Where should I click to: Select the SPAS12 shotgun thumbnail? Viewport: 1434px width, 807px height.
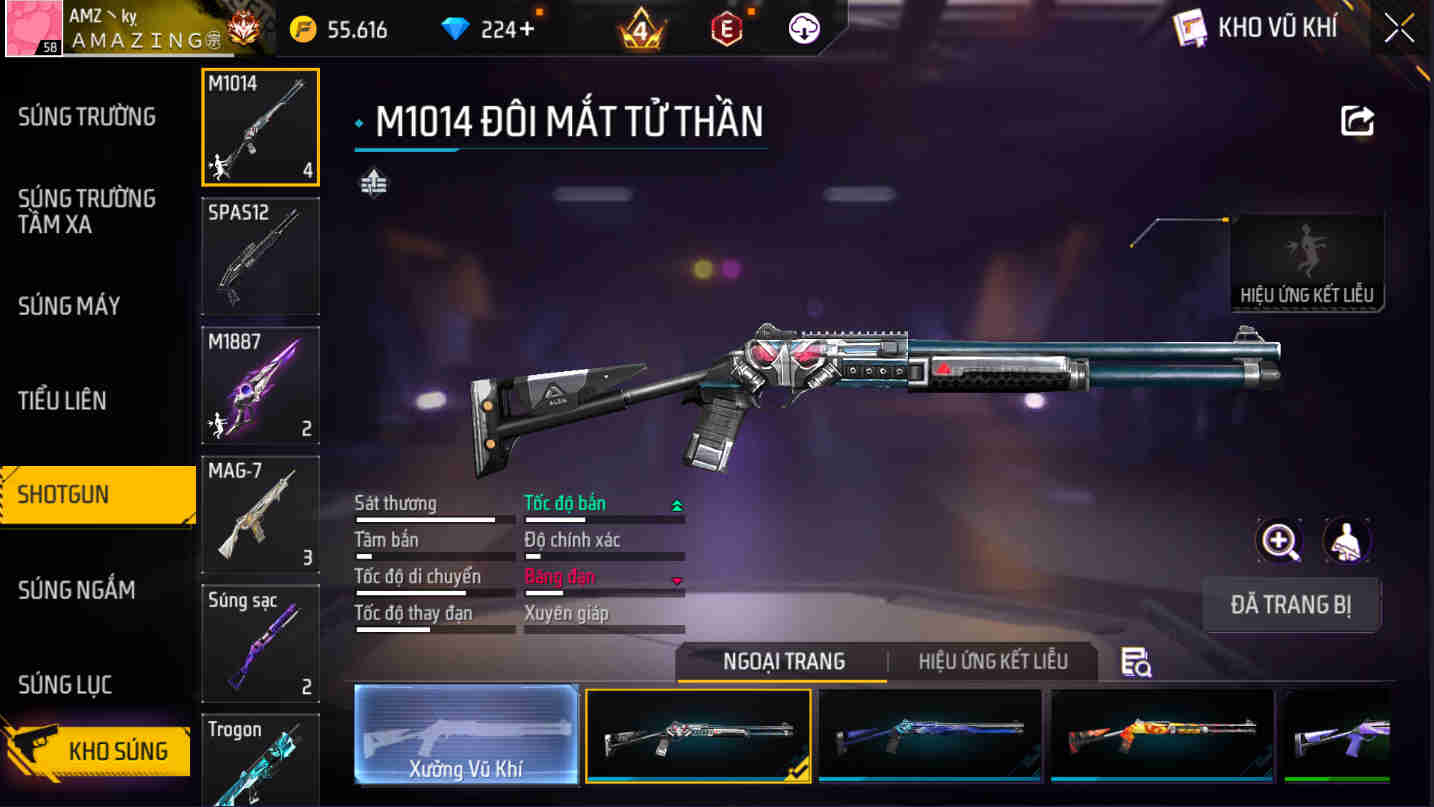click(x=260, y=256)
